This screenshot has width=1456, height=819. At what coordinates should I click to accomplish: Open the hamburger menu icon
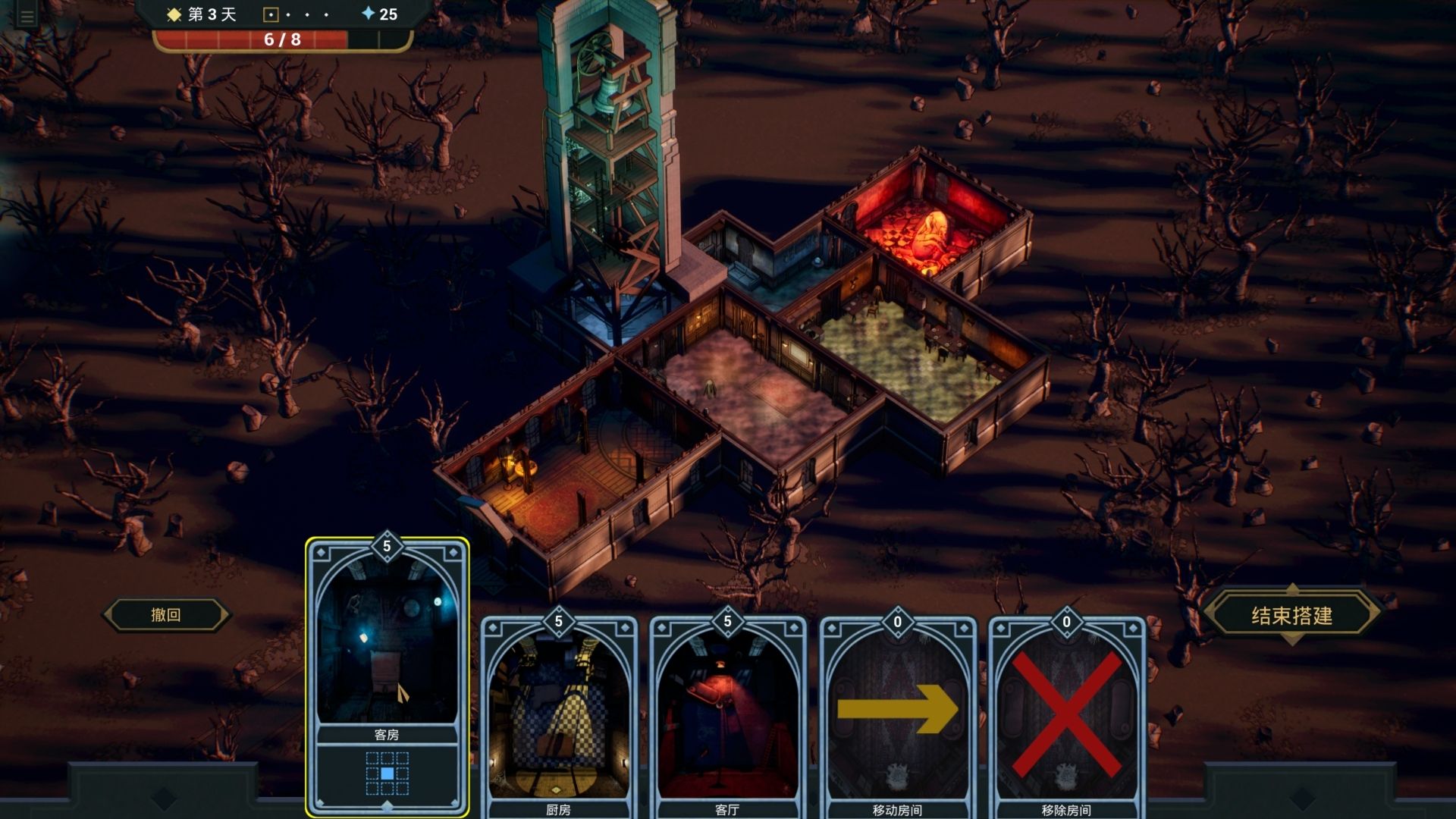pos(27,16)
